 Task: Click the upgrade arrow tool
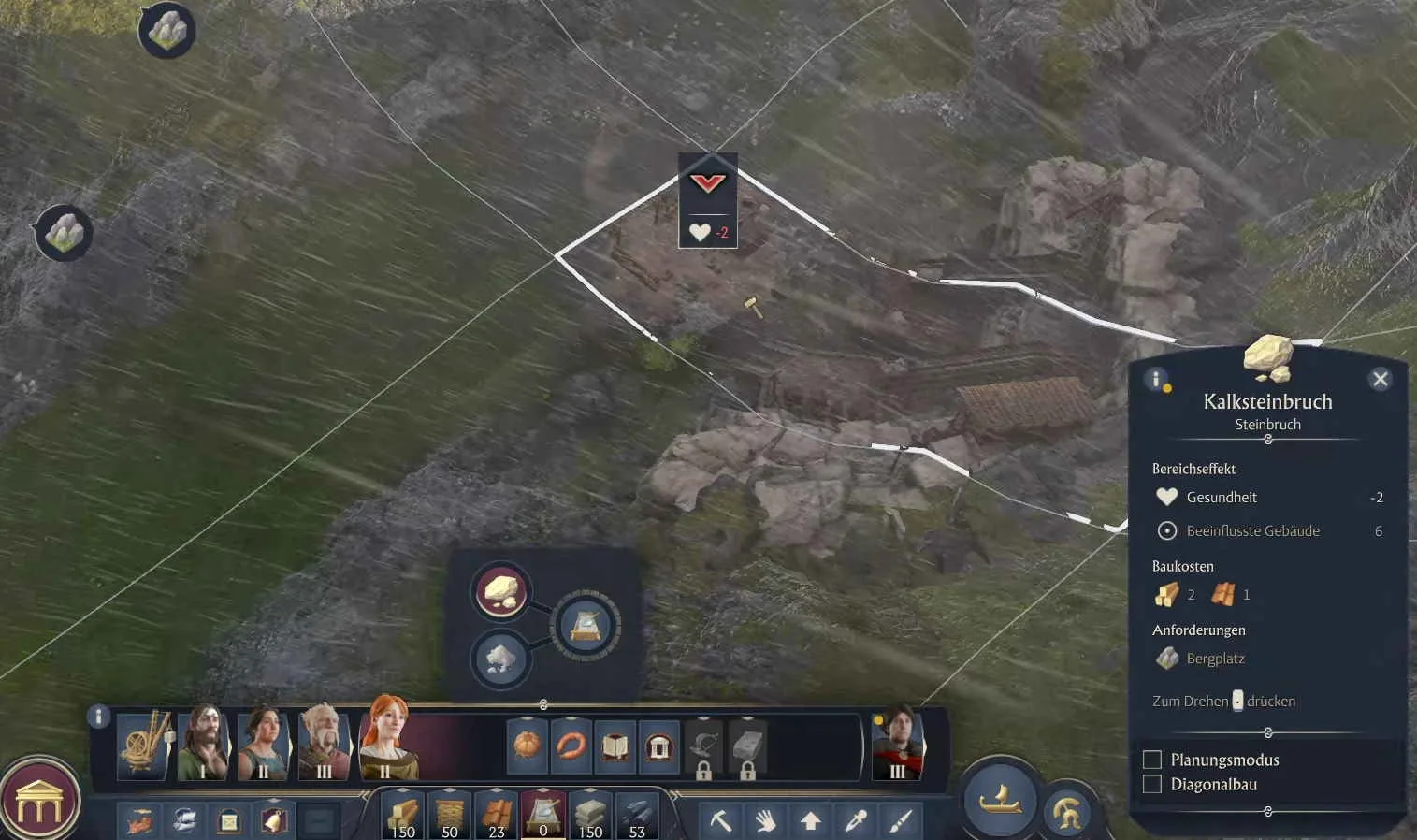pos(810,821)
